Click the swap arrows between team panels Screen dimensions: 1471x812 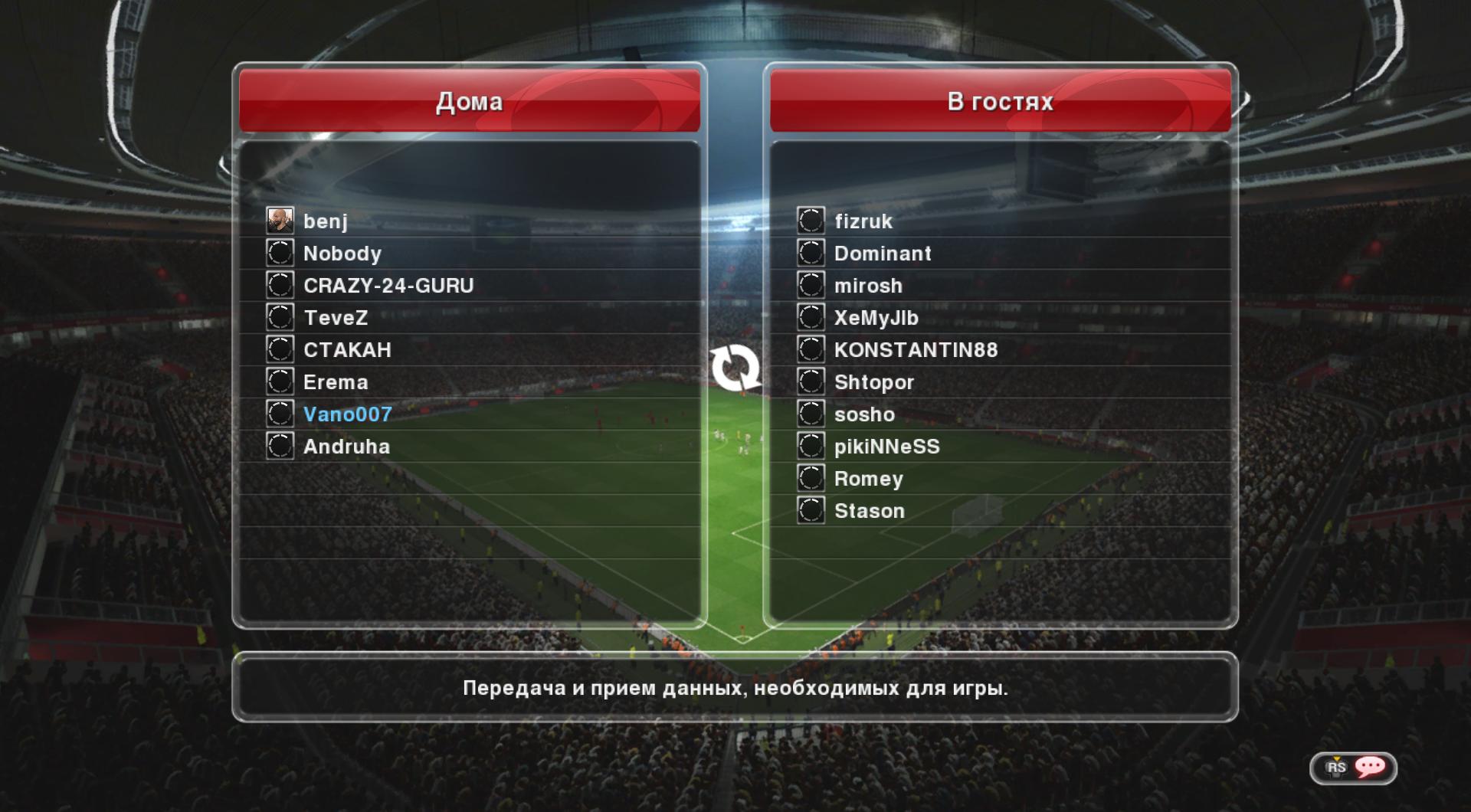click(735, 368)
